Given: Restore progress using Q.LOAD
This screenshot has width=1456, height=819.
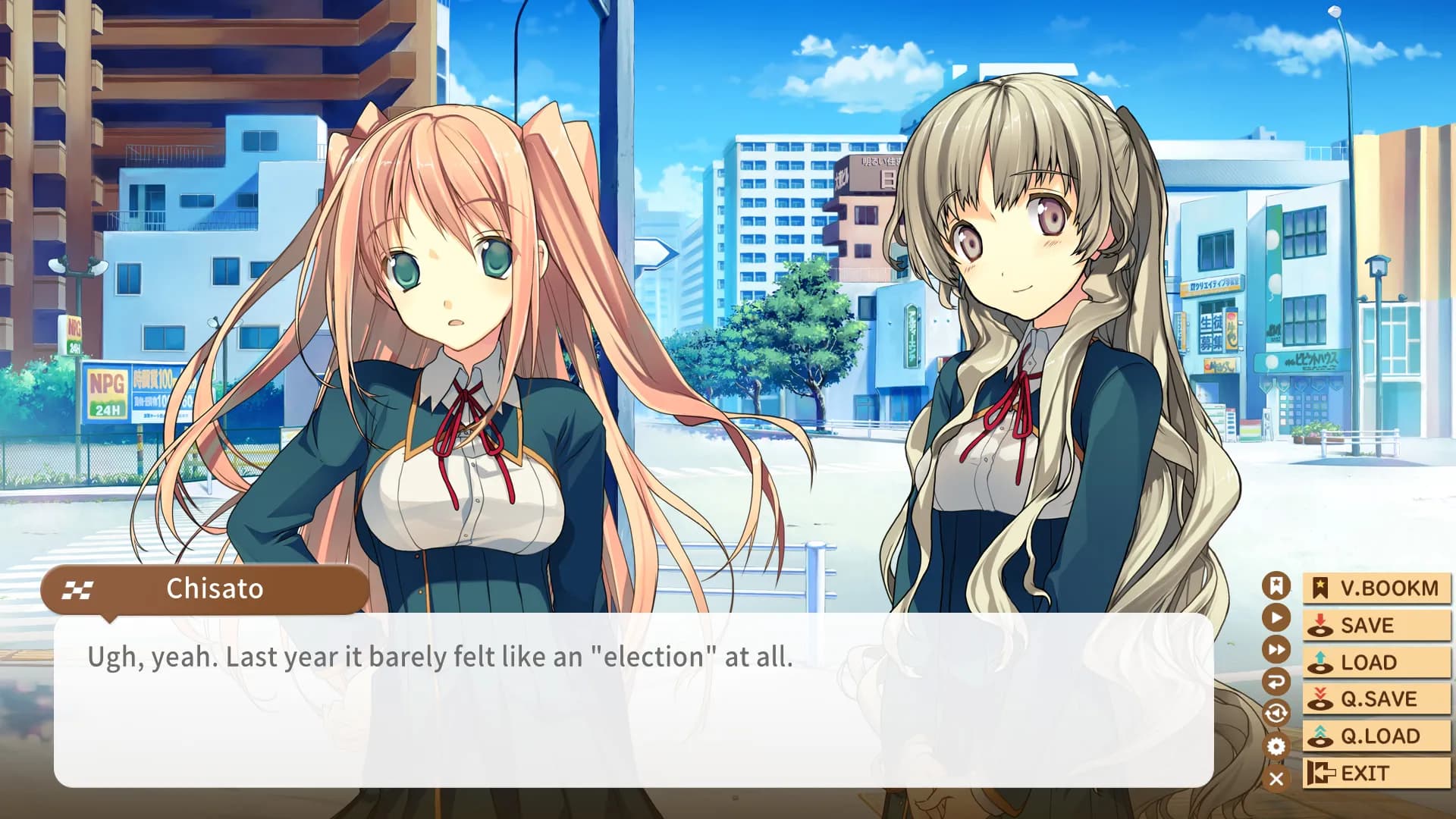Looking at the screenshot, I should (x=1376, y=735).
